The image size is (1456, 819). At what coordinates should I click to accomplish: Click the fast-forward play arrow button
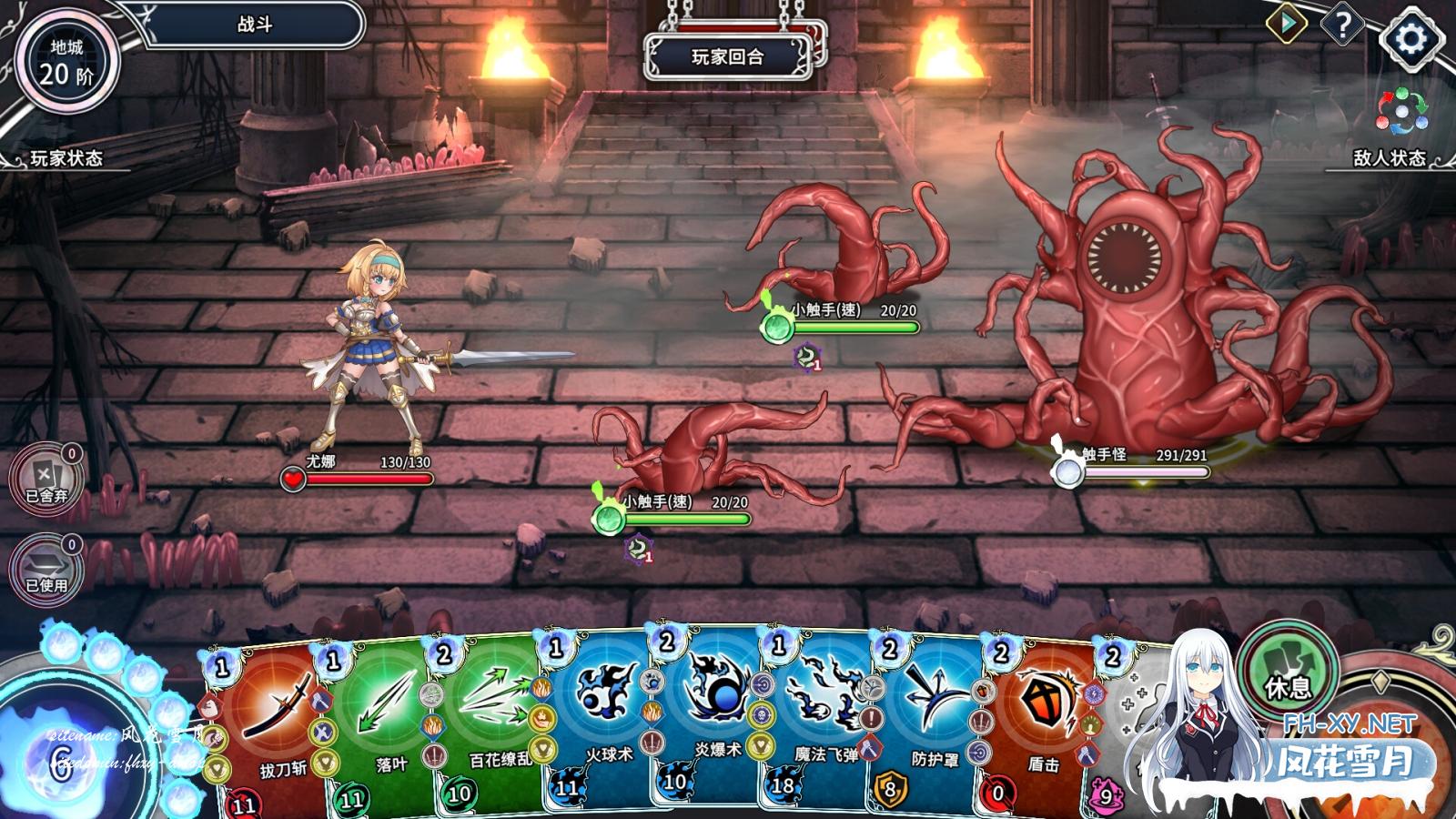(x=1286, y=24)
